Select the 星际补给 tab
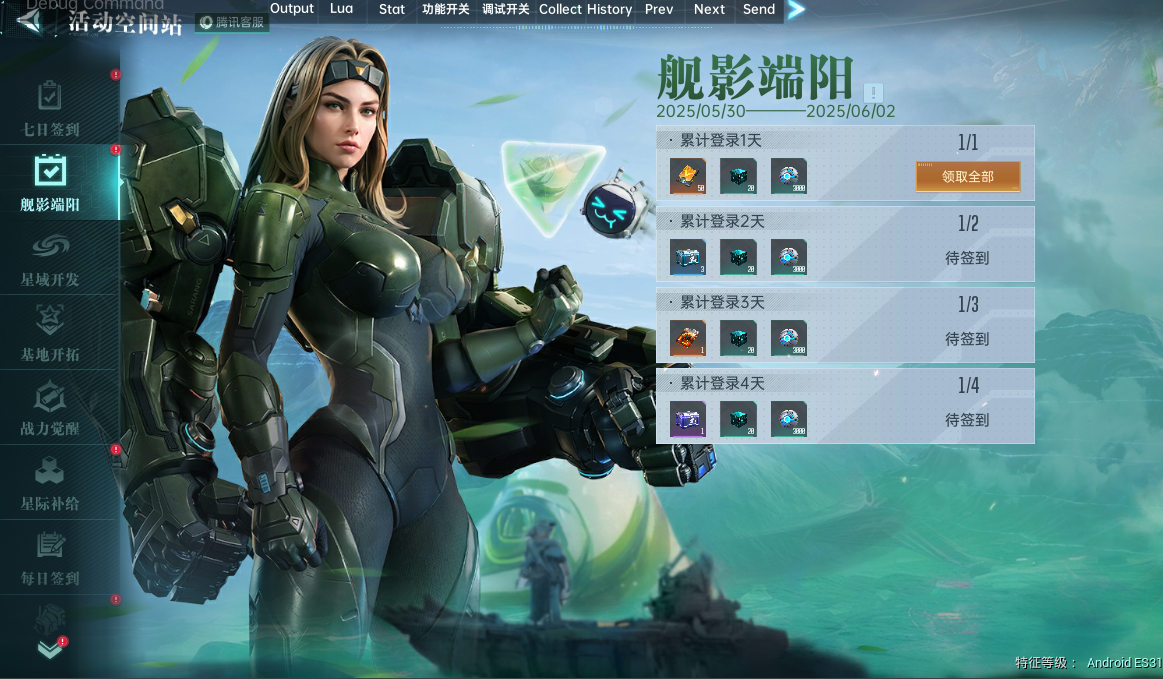Screen dimensions: 1163x679 tap(50, 483)
